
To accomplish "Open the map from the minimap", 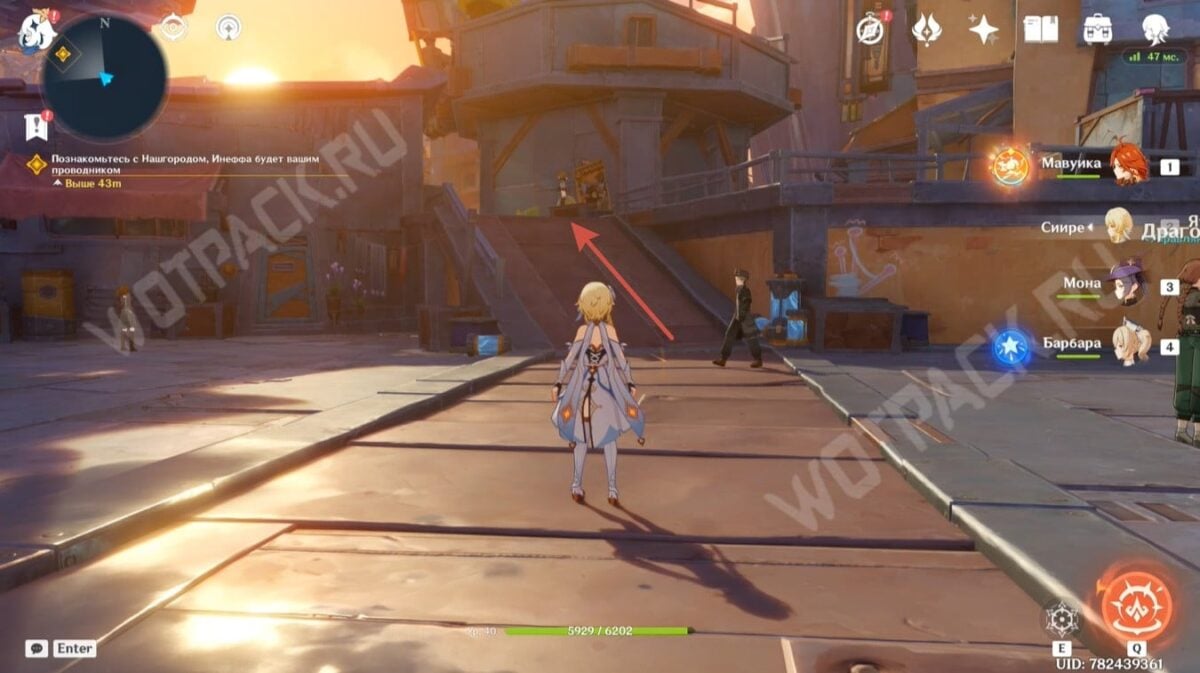I will 104,77.
